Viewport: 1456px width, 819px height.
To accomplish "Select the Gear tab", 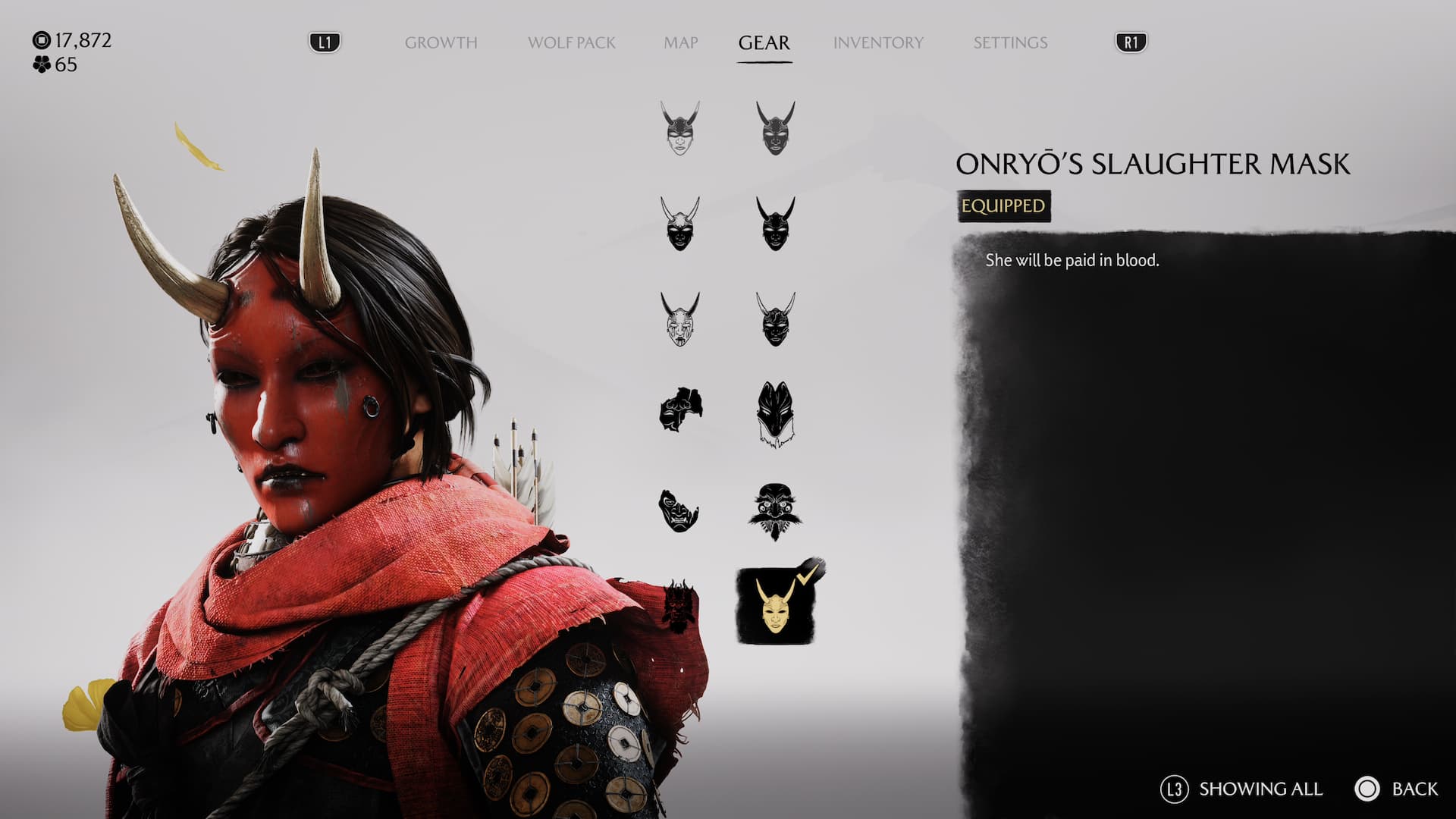I will point(764,42).
